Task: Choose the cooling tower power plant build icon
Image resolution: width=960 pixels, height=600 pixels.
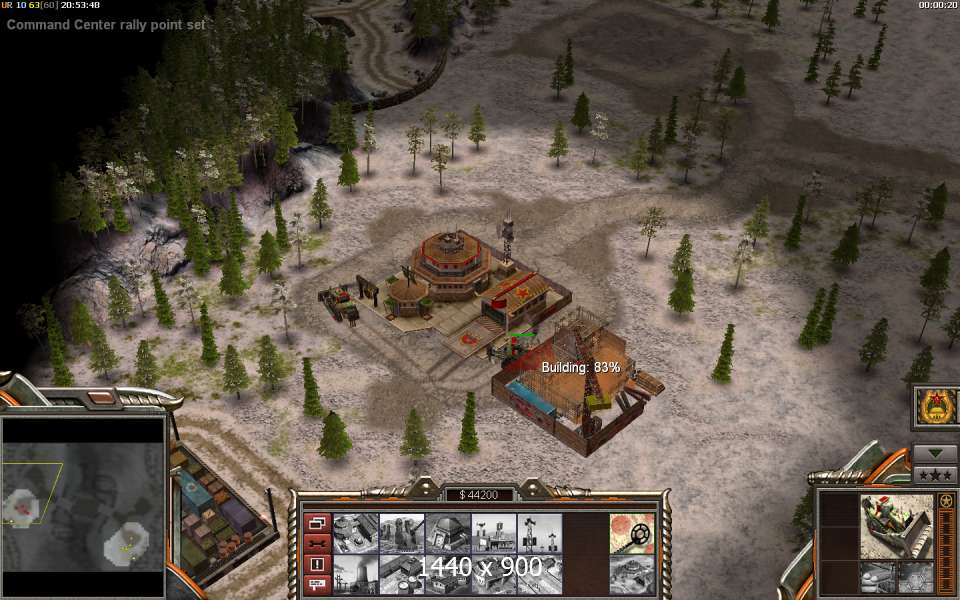Action: click(x=355, y=574)
